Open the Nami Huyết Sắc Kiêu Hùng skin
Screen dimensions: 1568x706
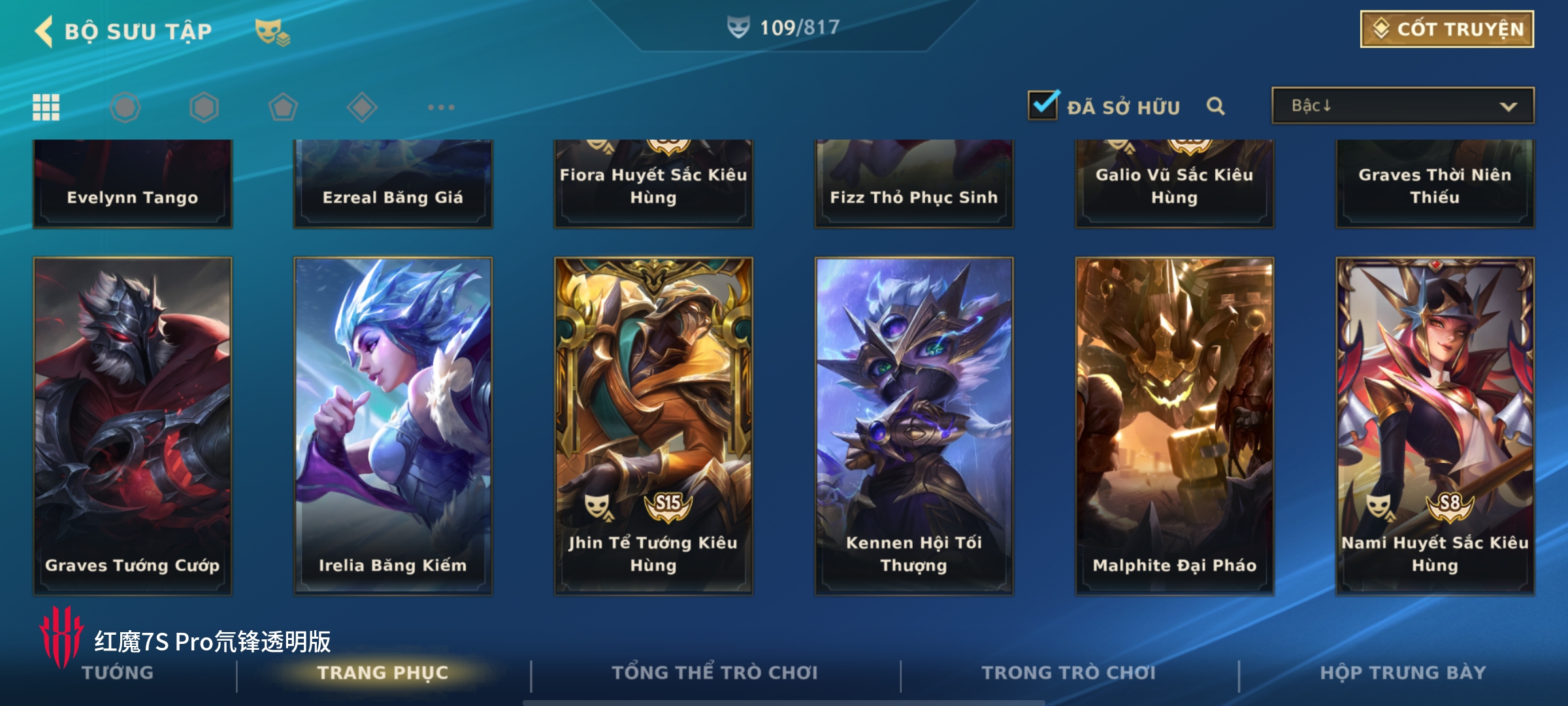[1435, 425]
